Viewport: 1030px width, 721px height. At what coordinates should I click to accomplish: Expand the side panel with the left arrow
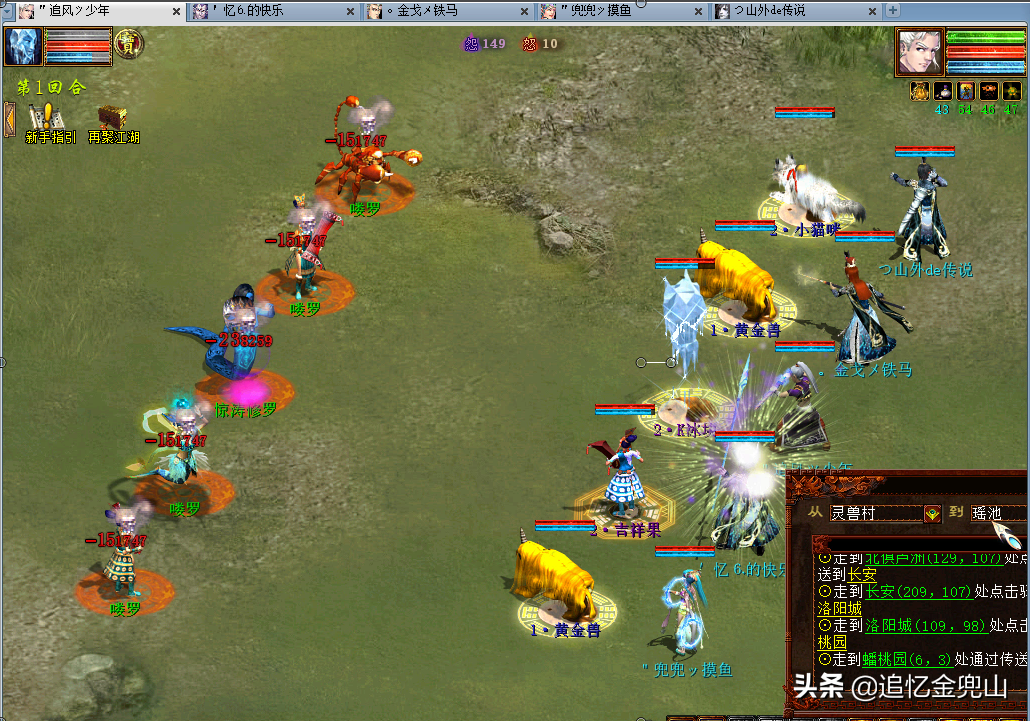(x=10, y=118)
